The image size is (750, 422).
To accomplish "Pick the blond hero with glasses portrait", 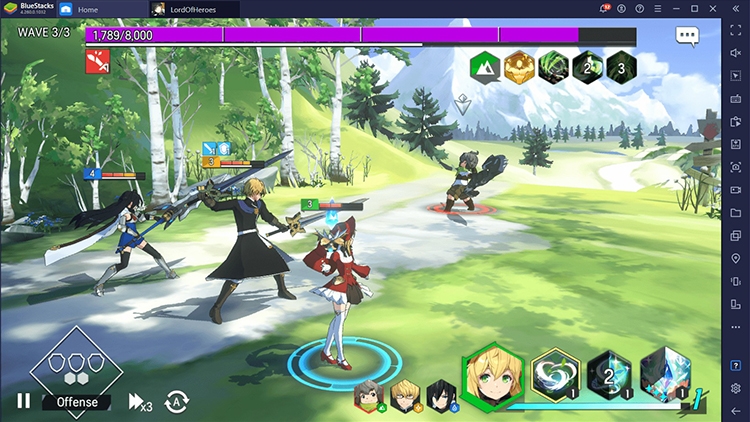I will point(403,394).
